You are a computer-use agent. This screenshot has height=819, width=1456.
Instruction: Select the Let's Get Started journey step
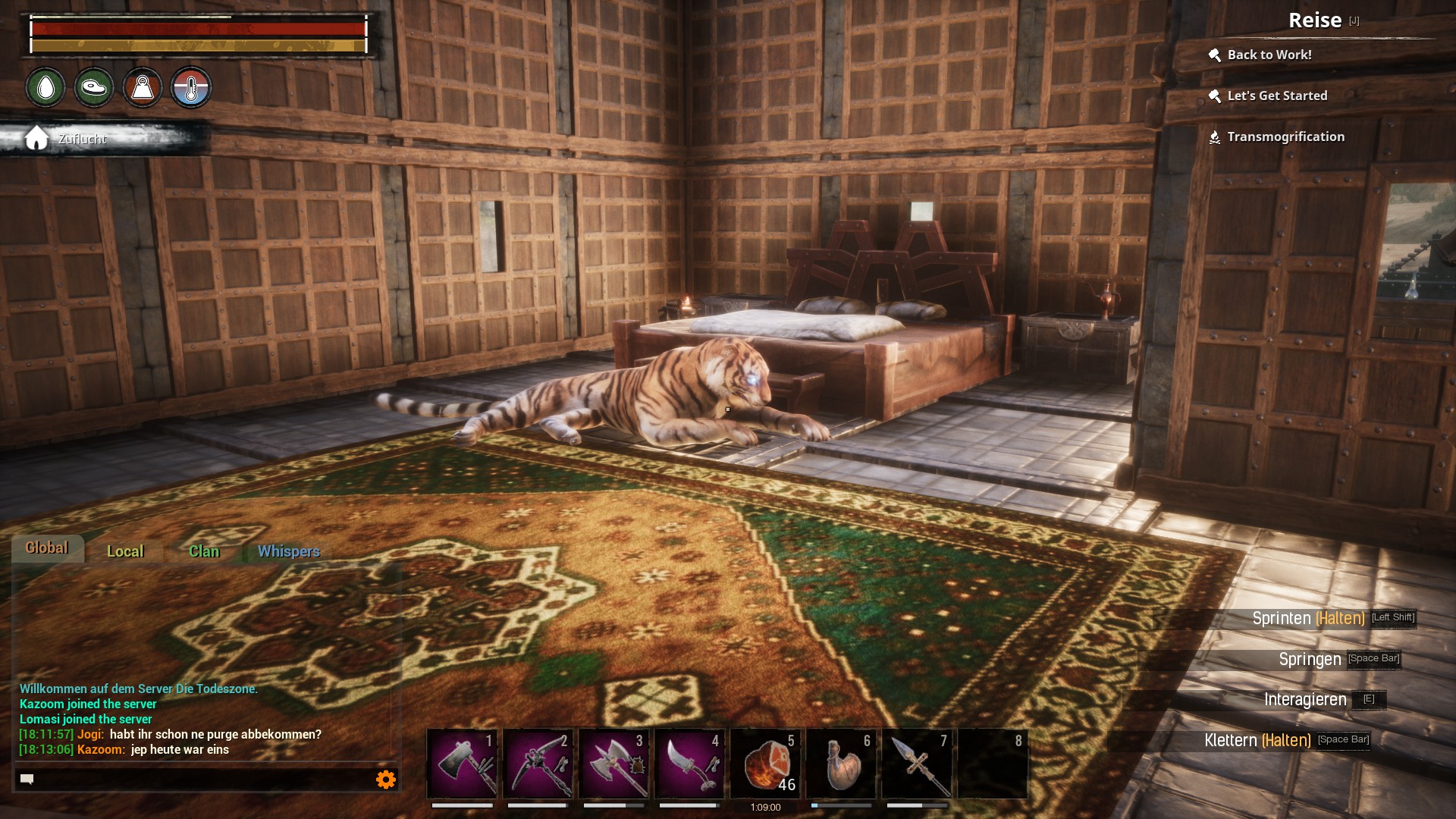pyautogui.click(x=1277, y=96)
